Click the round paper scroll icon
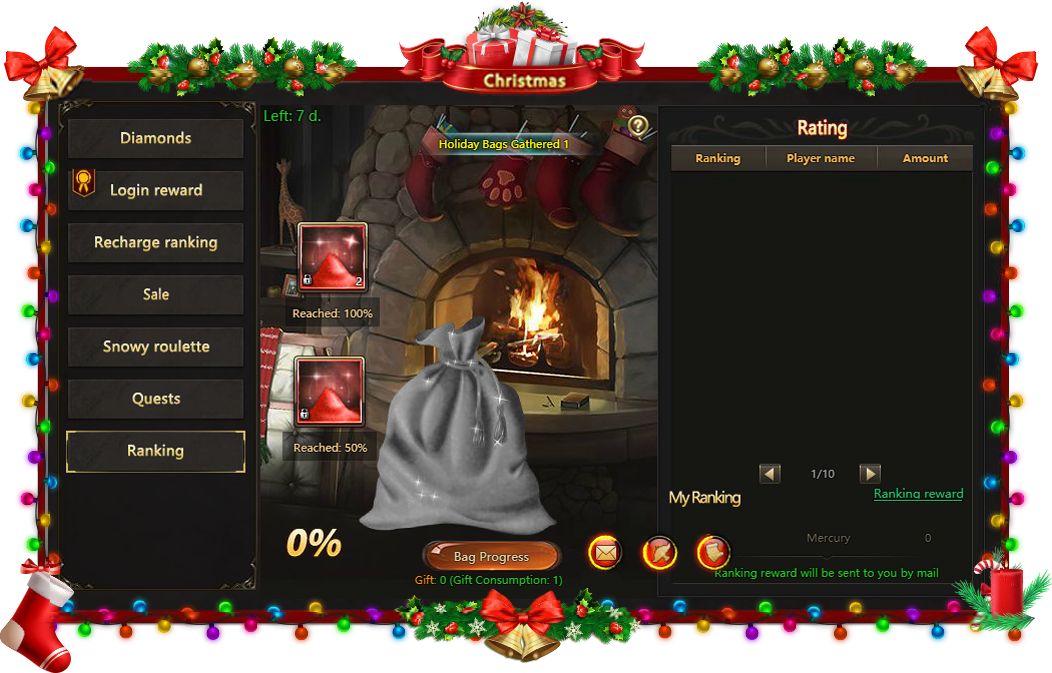 pos(712,551)
